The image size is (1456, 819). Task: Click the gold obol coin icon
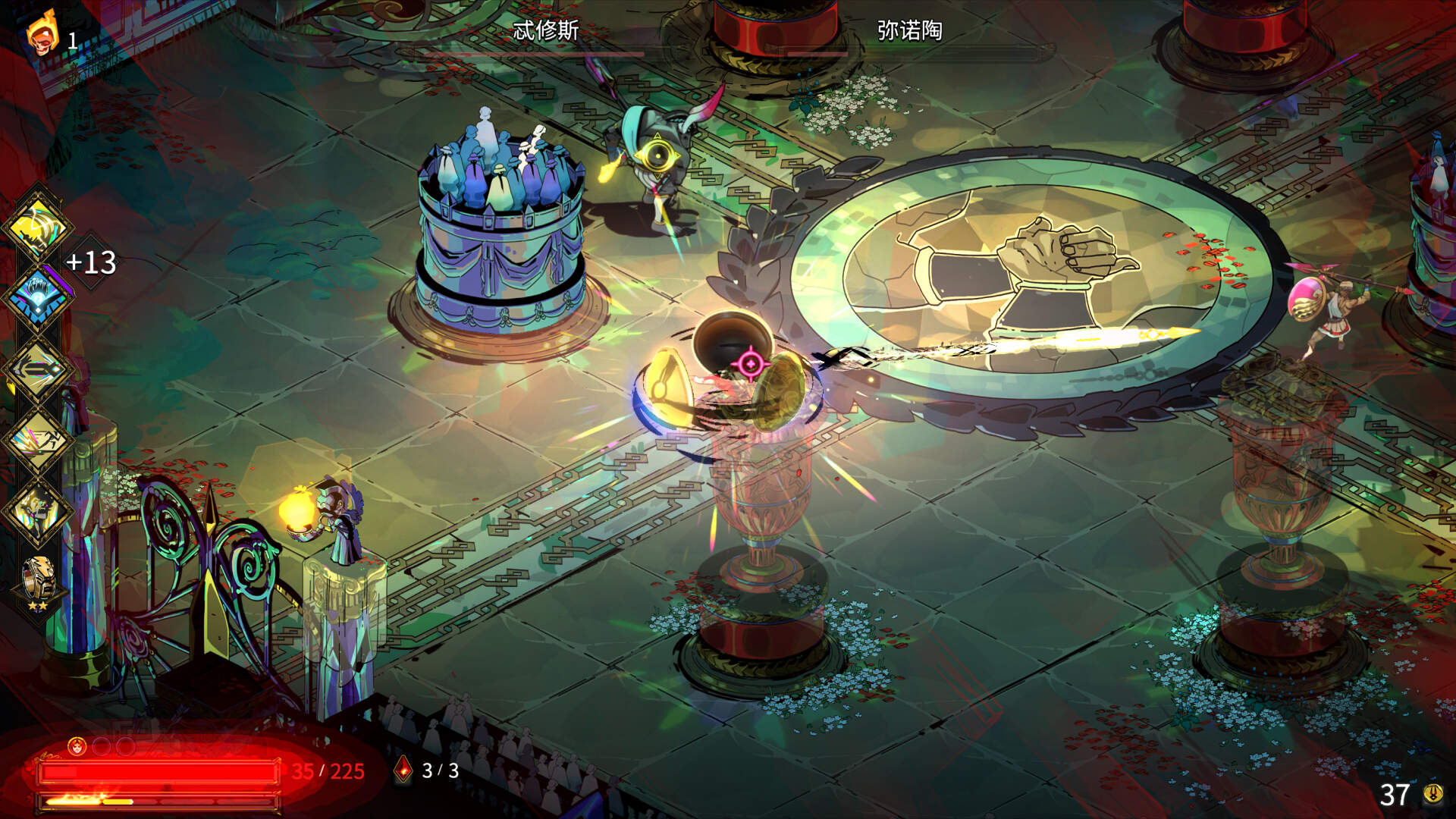(x=1432, y=793)
